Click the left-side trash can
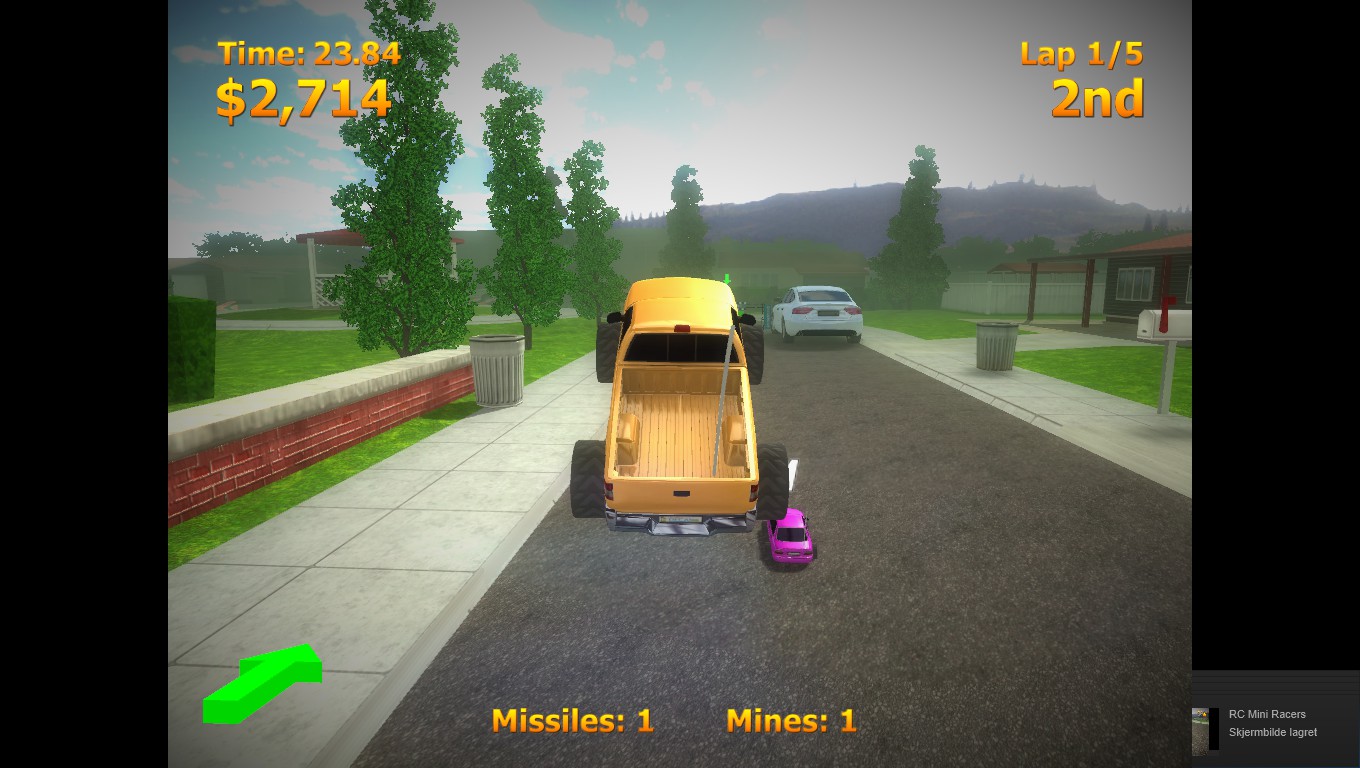 click(496, 370)
